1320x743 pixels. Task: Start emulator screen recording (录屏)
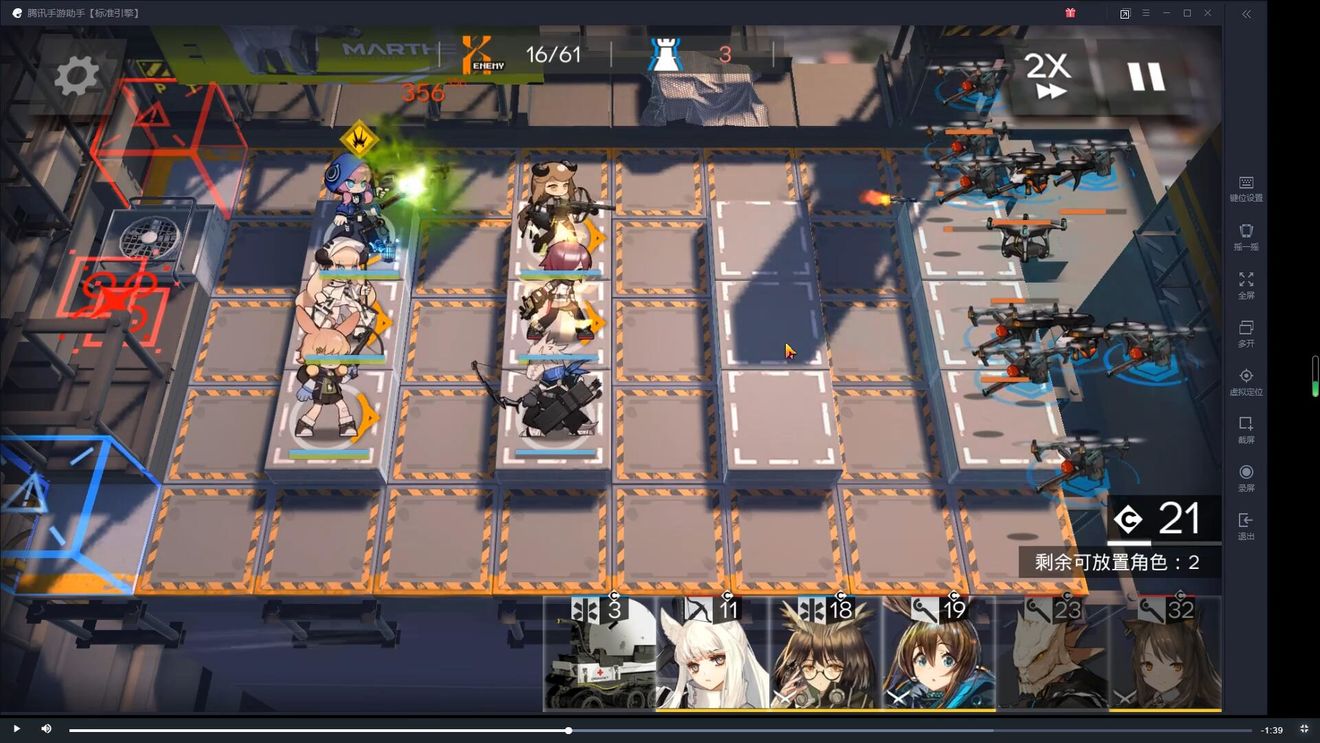pyautogui.click(x=1246, y=478)
